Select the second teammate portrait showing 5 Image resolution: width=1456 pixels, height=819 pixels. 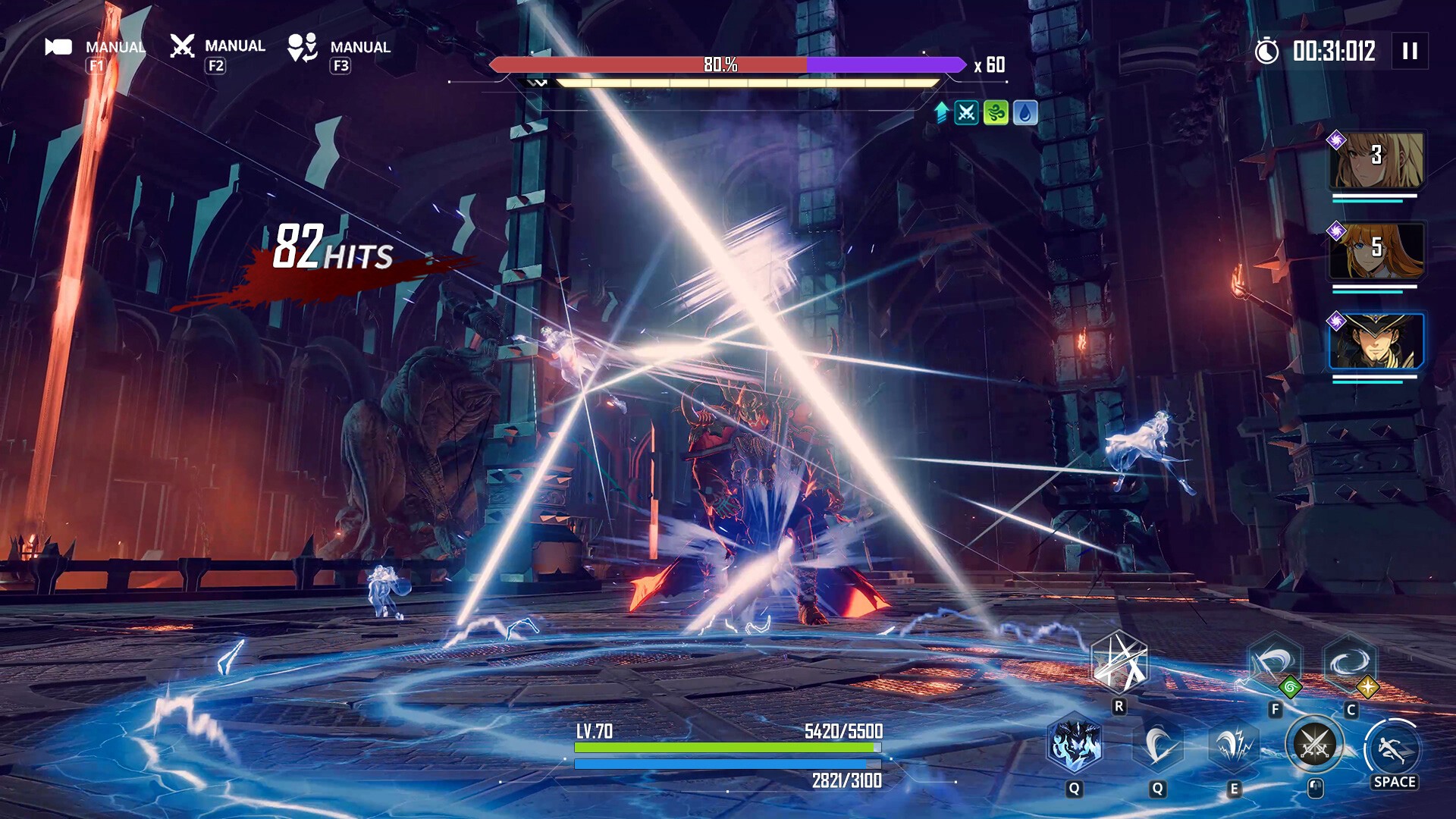pos(1376,252)
